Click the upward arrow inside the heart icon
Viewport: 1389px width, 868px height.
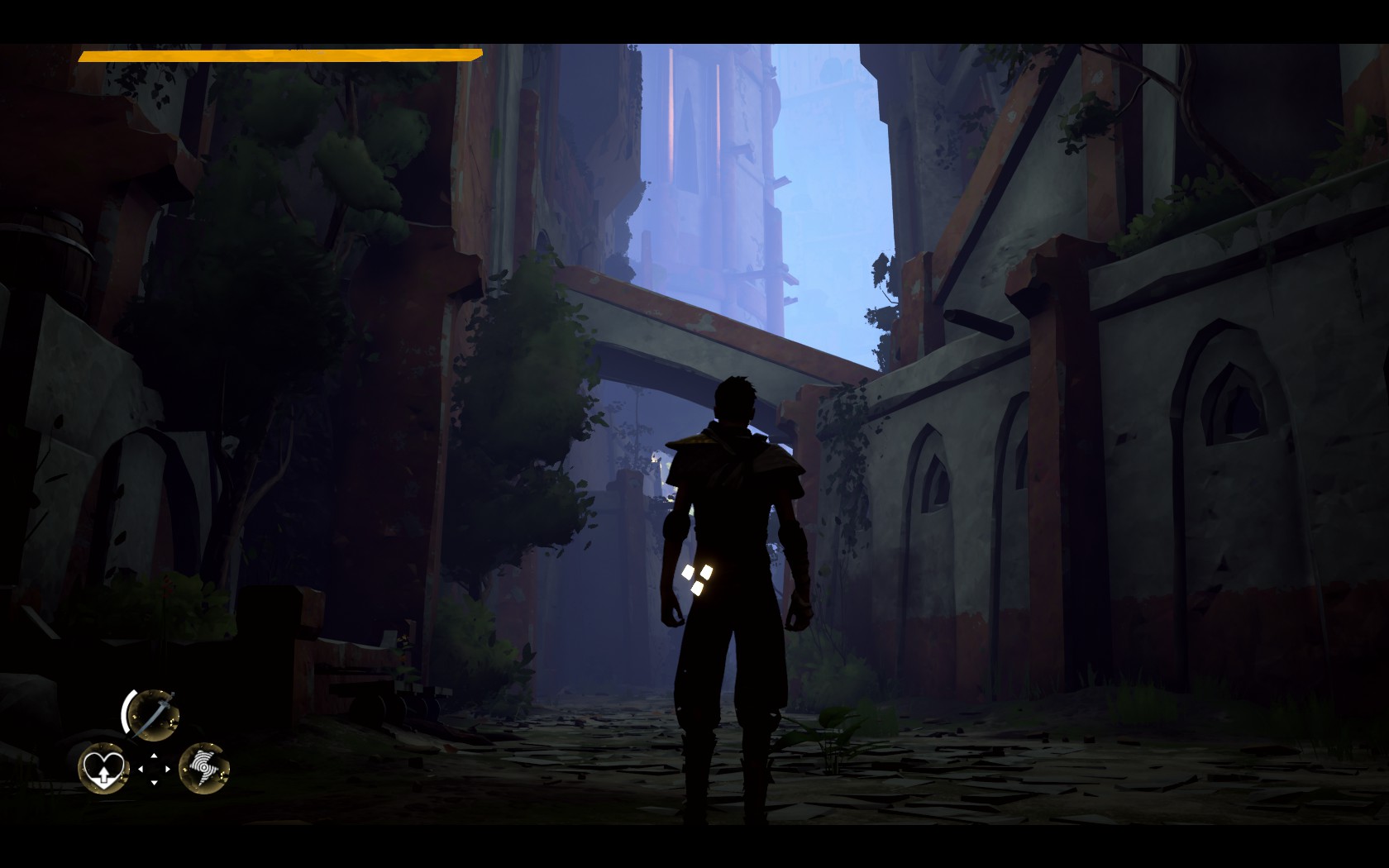[x=103, y=776]
